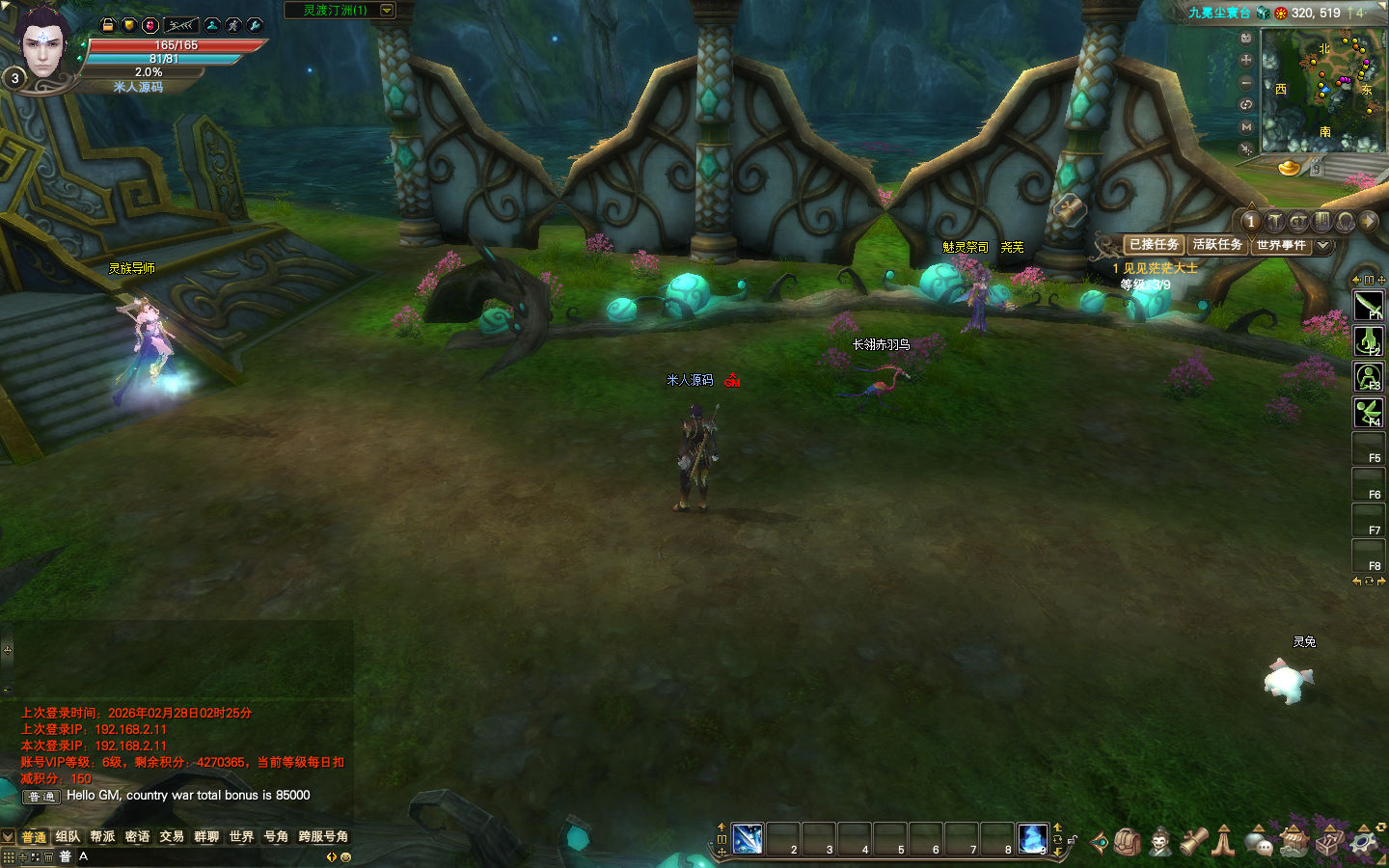The width and height of the screenshot is (1389, 868).
Task: Track the 见见茫茫大士 quest entry
Action: pos(1159,268)
